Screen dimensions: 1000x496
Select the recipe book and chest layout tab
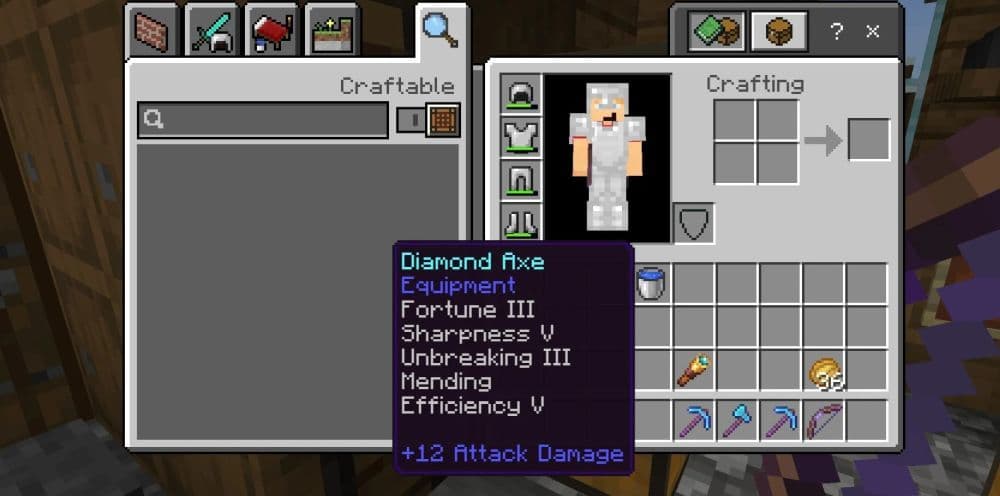click(716, 32)
